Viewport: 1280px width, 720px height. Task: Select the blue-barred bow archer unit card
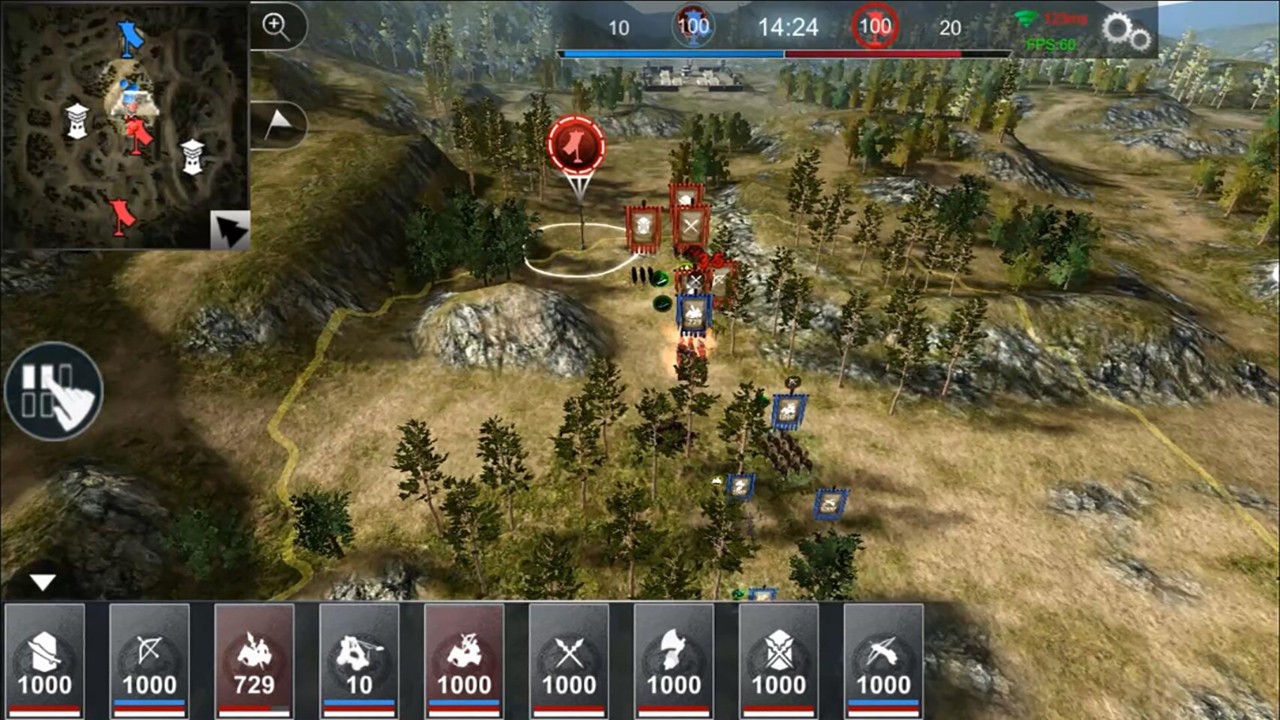(x=149, y=661)
